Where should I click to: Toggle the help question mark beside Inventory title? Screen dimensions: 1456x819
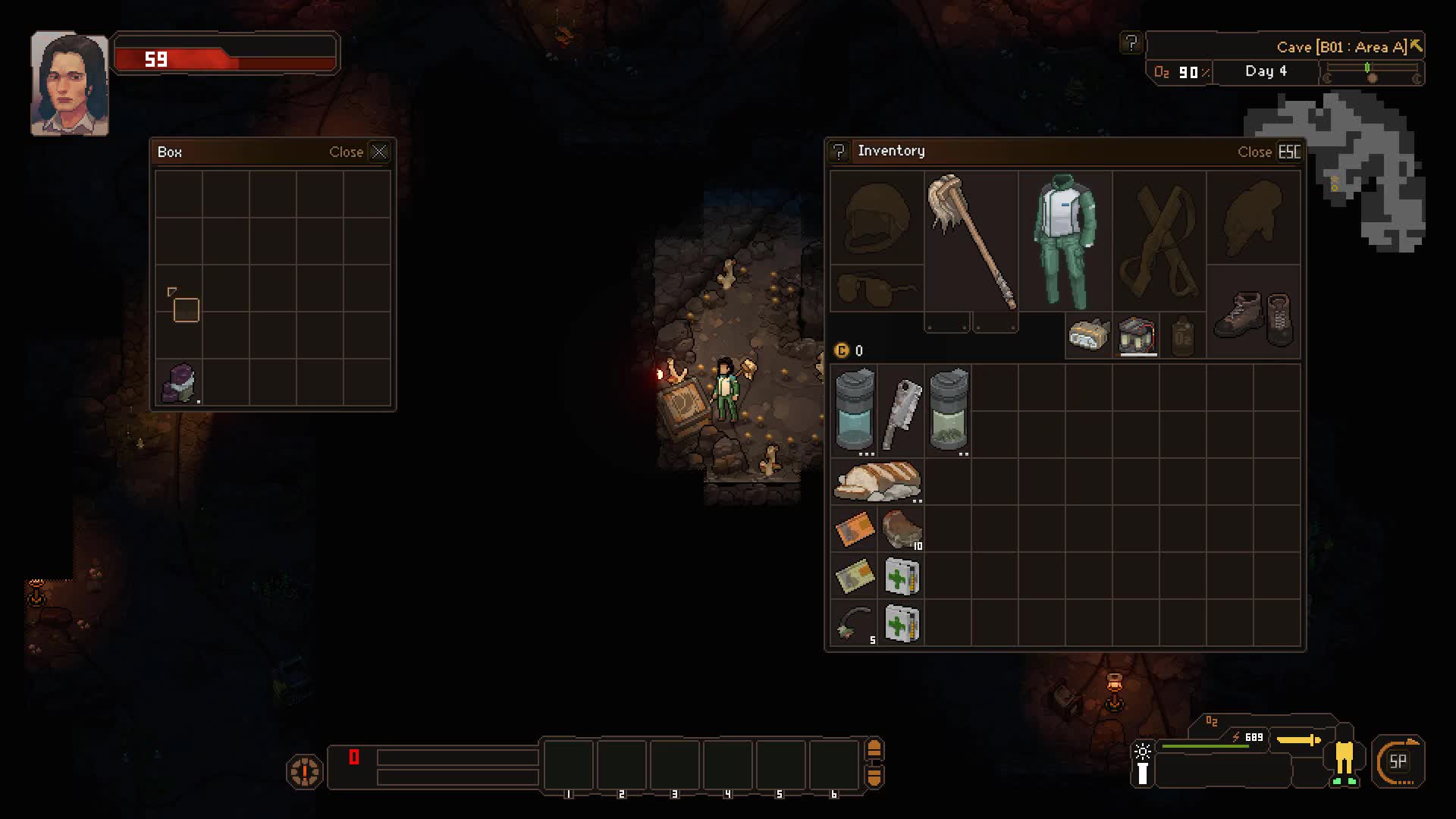pos(839,152)
